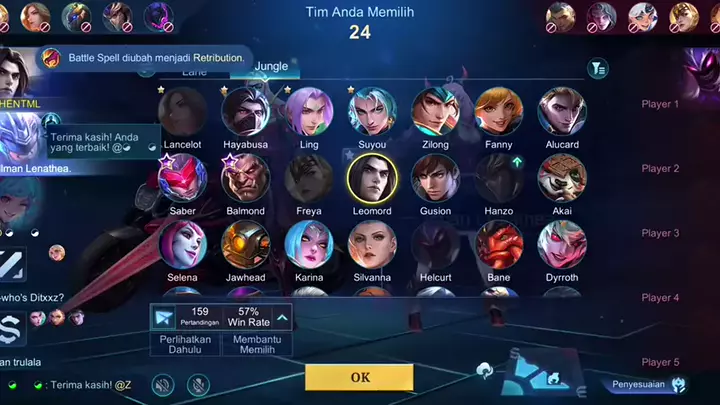Viewport: 720px width, 405px height.
Task: Choose Hayabusa from the hero grid
Action: click(245, 112)
